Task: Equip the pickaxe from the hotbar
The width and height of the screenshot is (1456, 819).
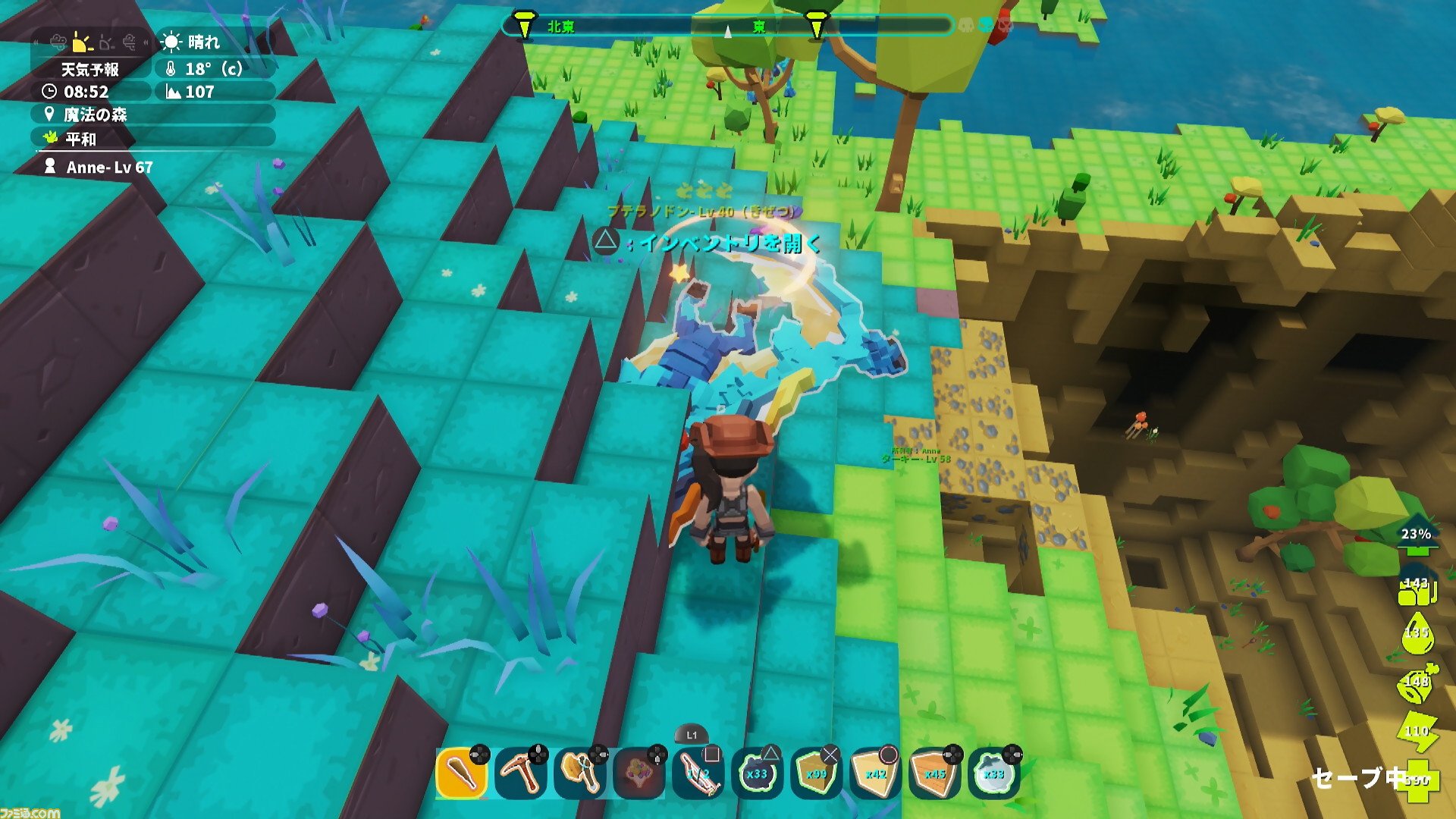Action: point(520,773)
